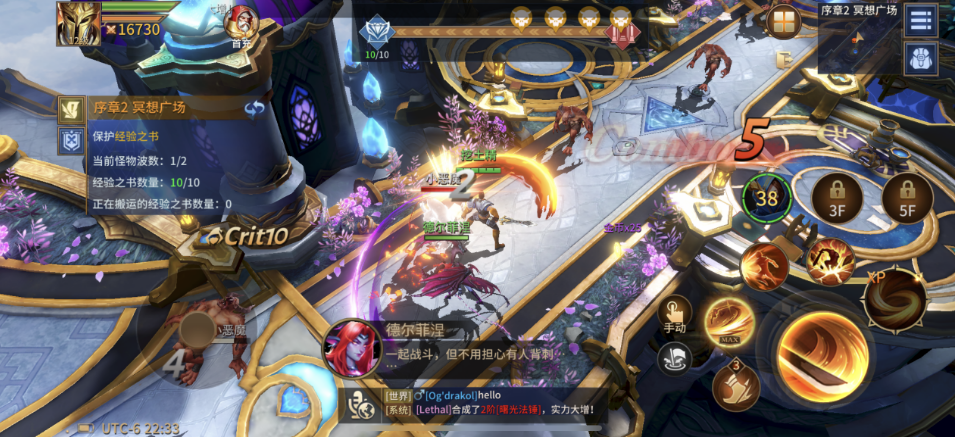Tap the 首充 first-recharge icon
Screen dimensions: 955x437
click(x=240, y=24)
